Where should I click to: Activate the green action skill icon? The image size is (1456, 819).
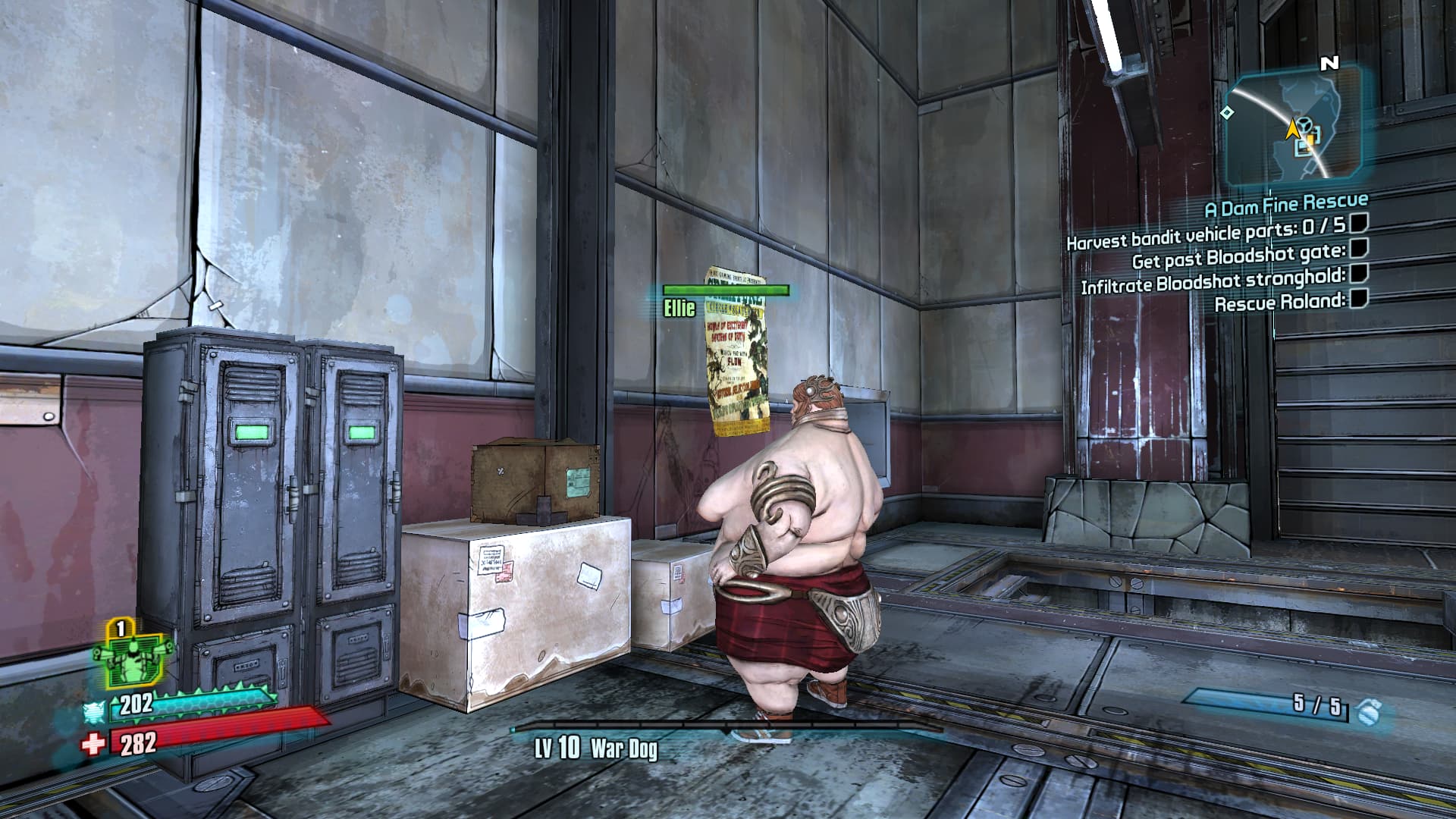point(133,658)
